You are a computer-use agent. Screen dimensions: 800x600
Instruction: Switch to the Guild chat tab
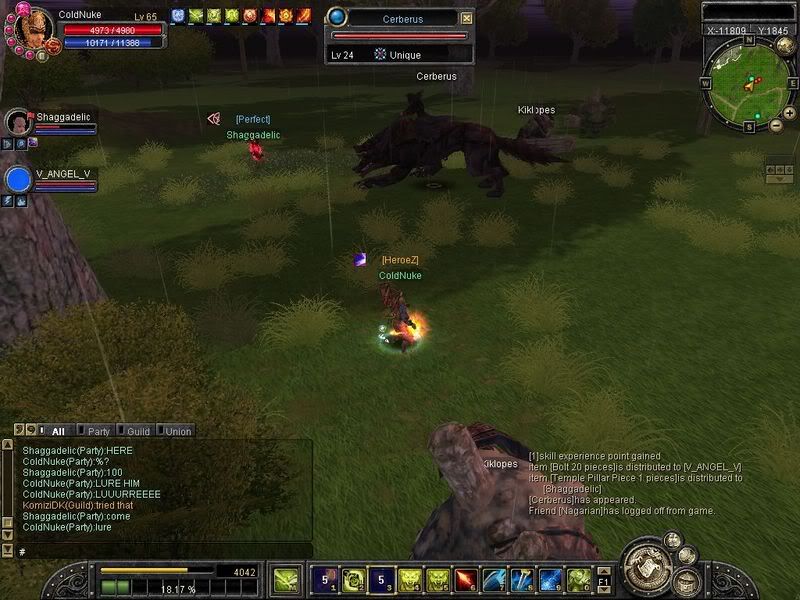(x=138, y=431)
